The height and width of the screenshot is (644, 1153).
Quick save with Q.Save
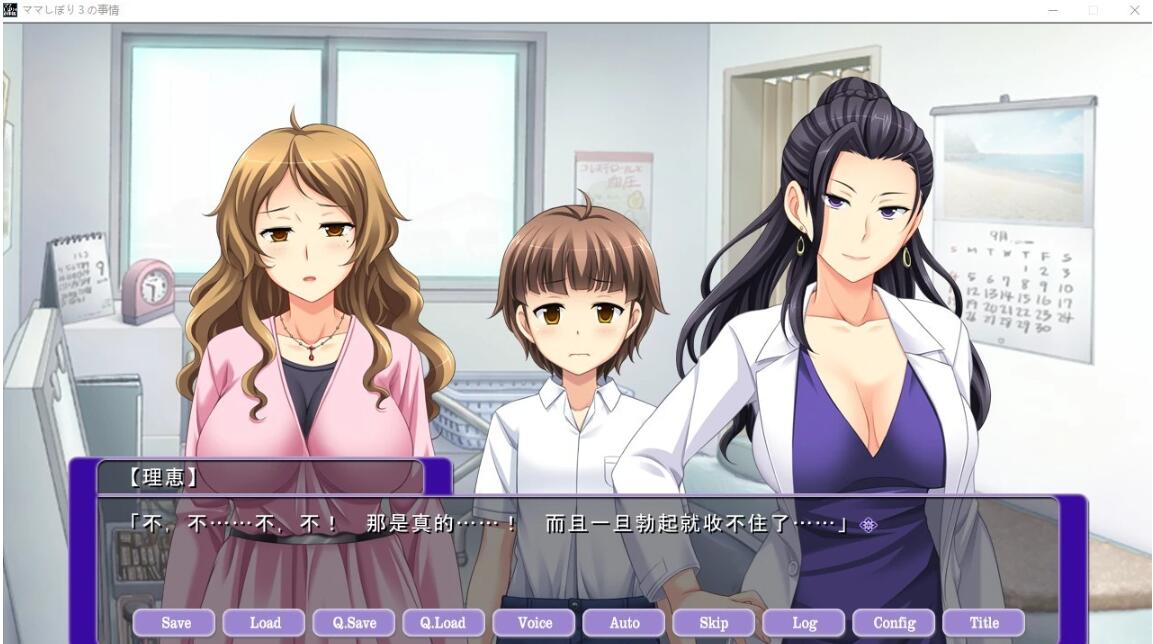click(355, 623)
